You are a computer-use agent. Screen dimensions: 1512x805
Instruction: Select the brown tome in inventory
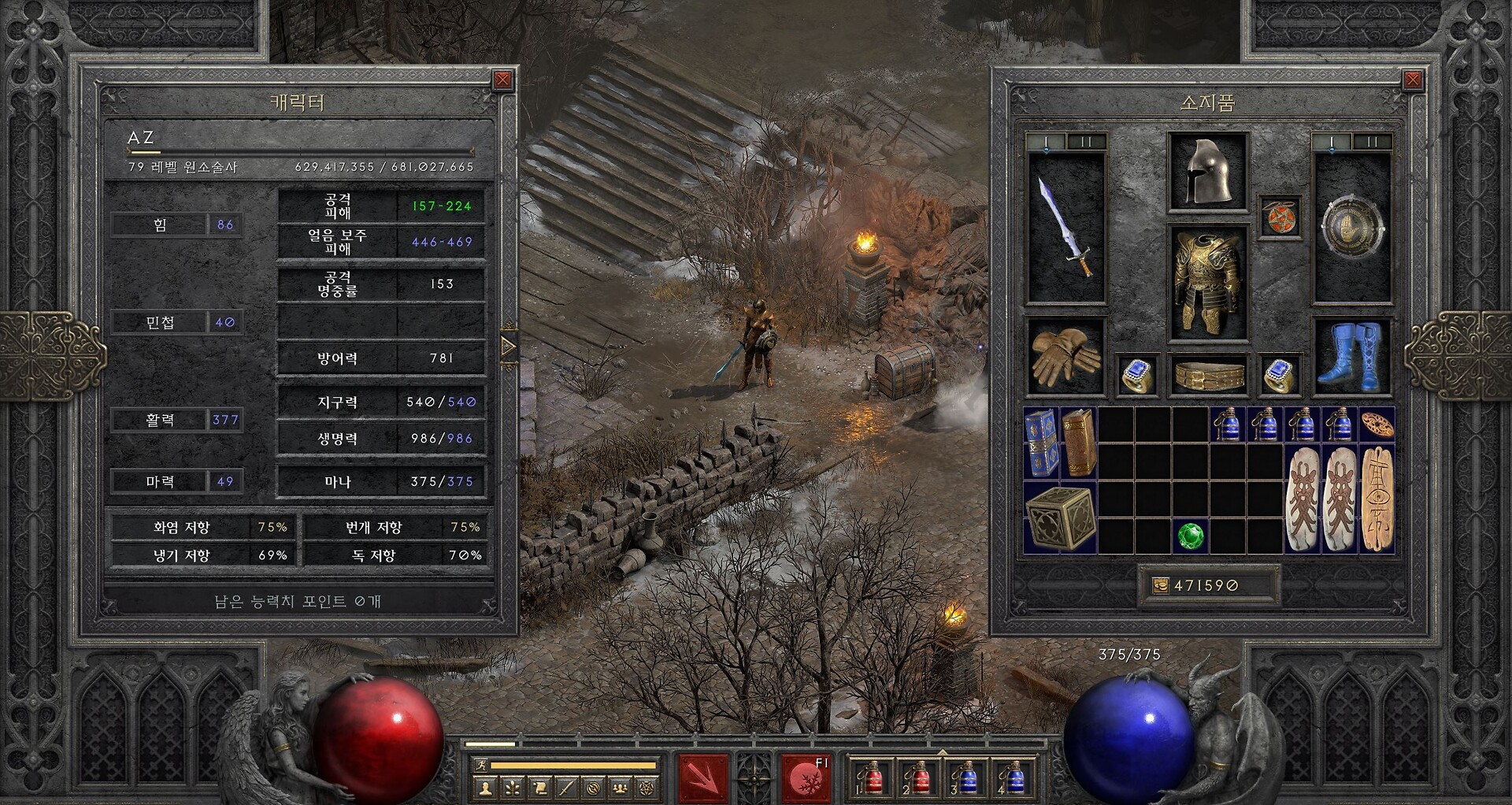(1079, 443)
